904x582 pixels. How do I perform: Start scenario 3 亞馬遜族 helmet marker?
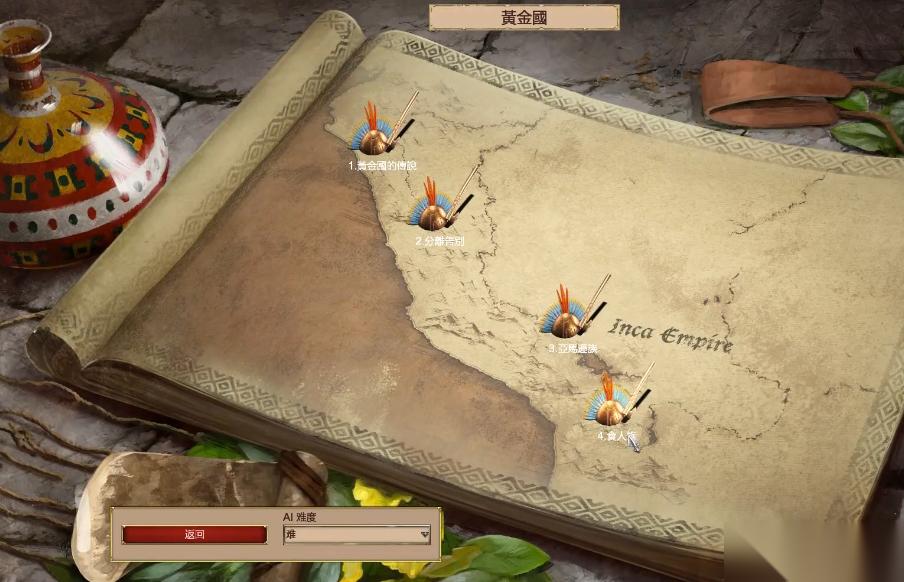pos(567,317)
